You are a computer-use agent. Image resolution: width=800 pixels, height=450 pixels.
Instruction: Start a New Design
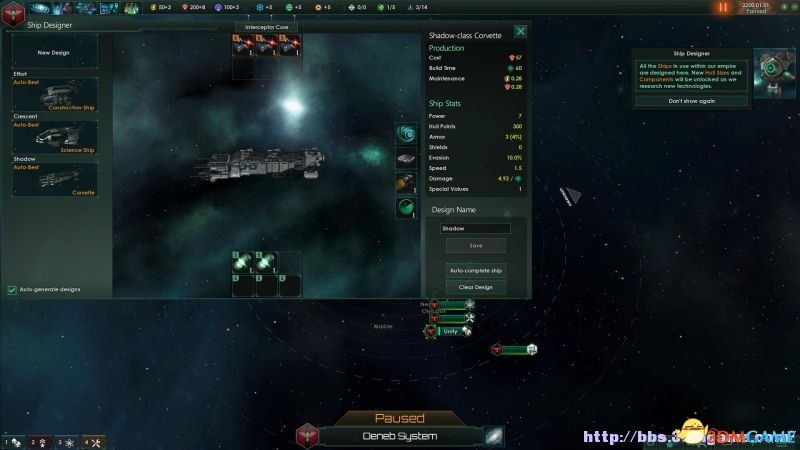55,52
